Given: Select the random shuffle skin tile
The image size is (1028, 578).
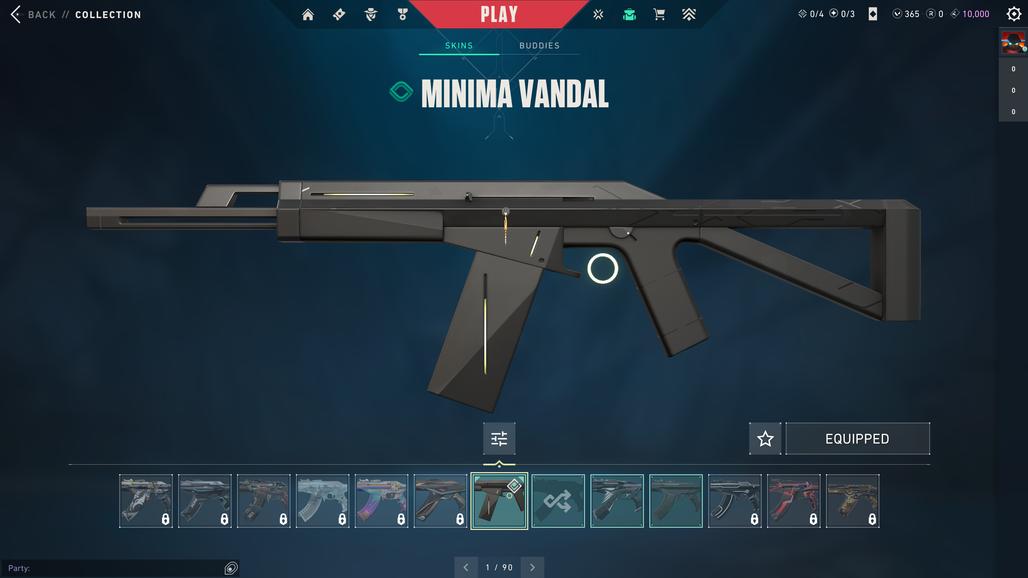Looking at the screenshot, I should point(558,501).
